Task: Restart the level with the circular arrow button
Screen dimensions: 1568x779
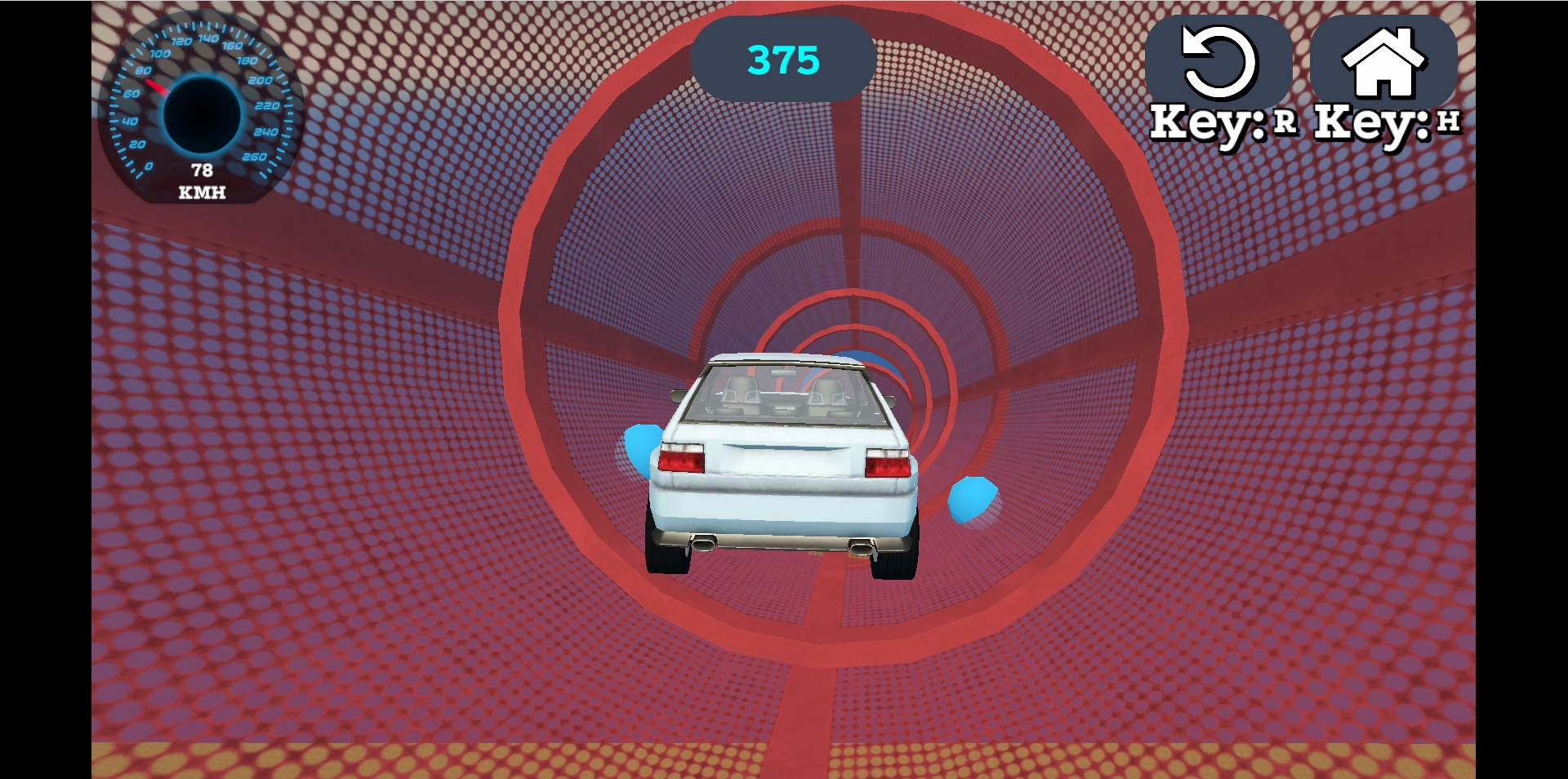Action: (x=1218, y=64)
